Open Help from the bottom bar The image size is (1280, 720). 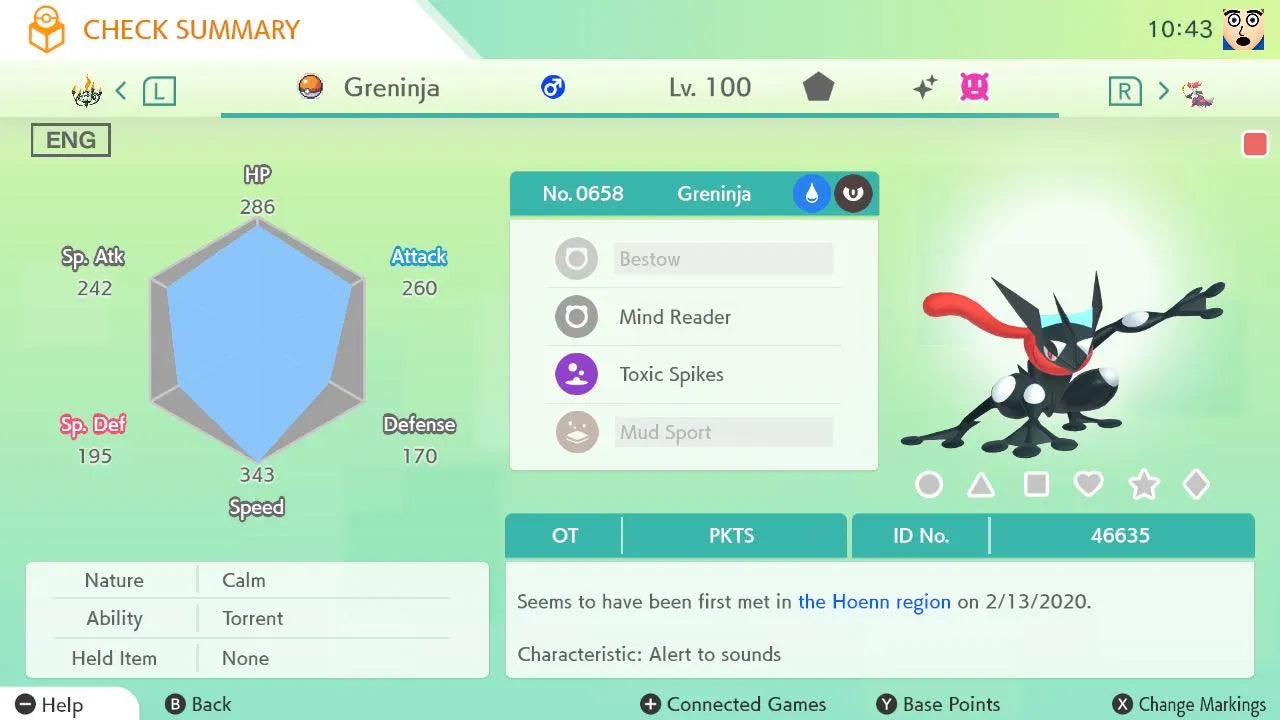point(51,705)
